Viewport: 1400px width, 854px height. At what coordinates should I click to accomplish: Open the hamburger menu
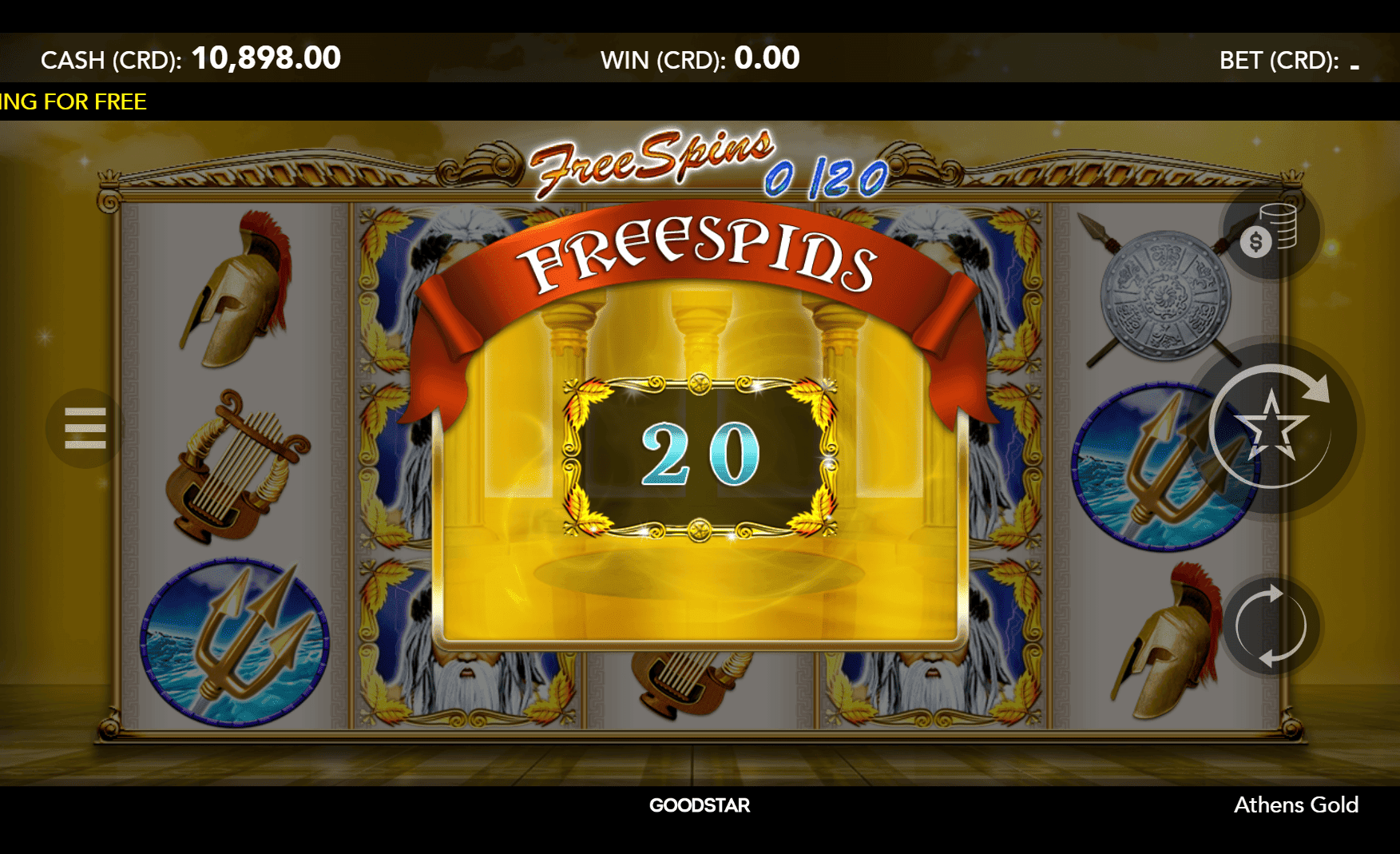pos(85,428)
